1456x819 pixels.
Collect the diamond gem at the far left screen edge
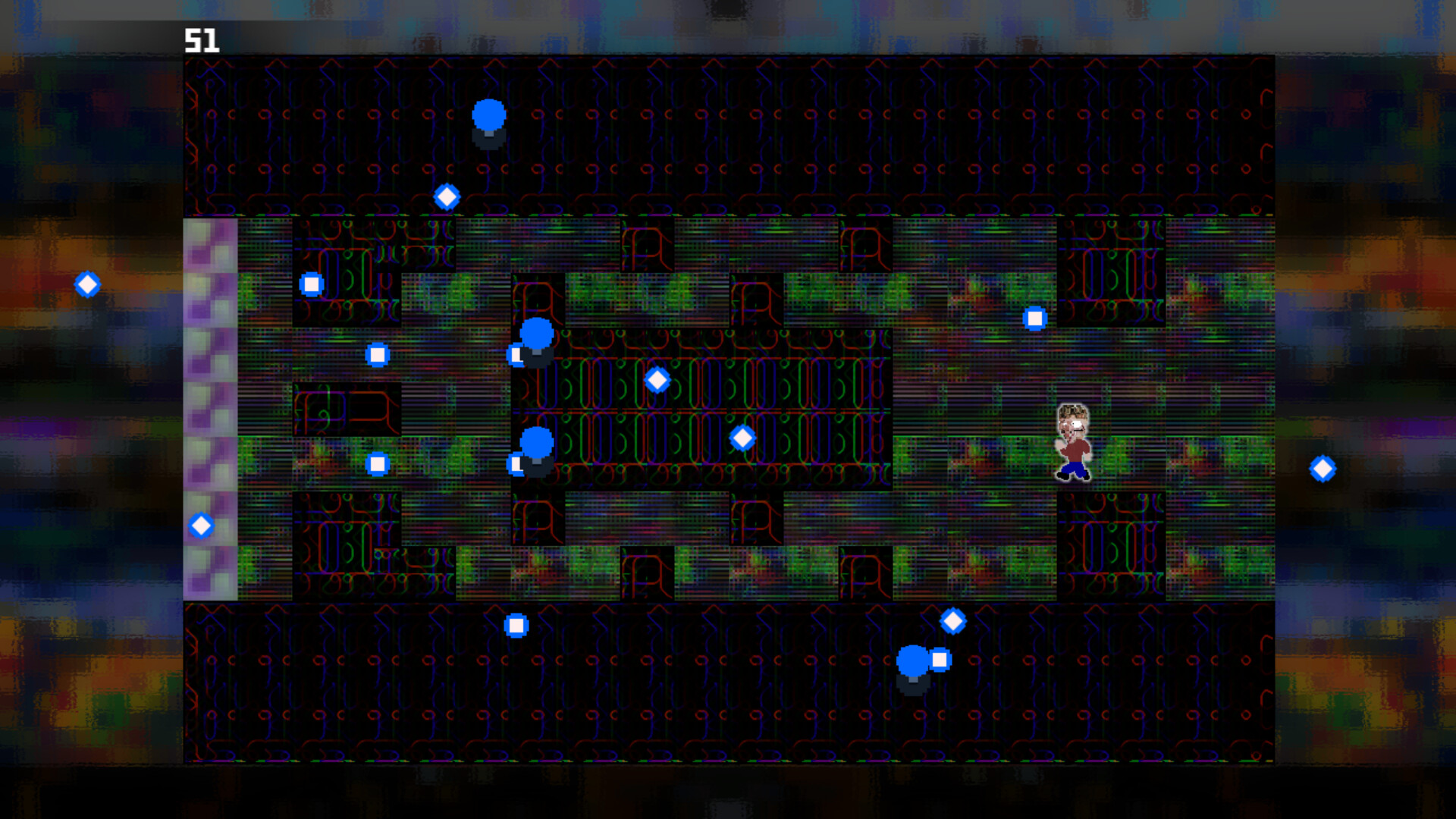(86, 285)
